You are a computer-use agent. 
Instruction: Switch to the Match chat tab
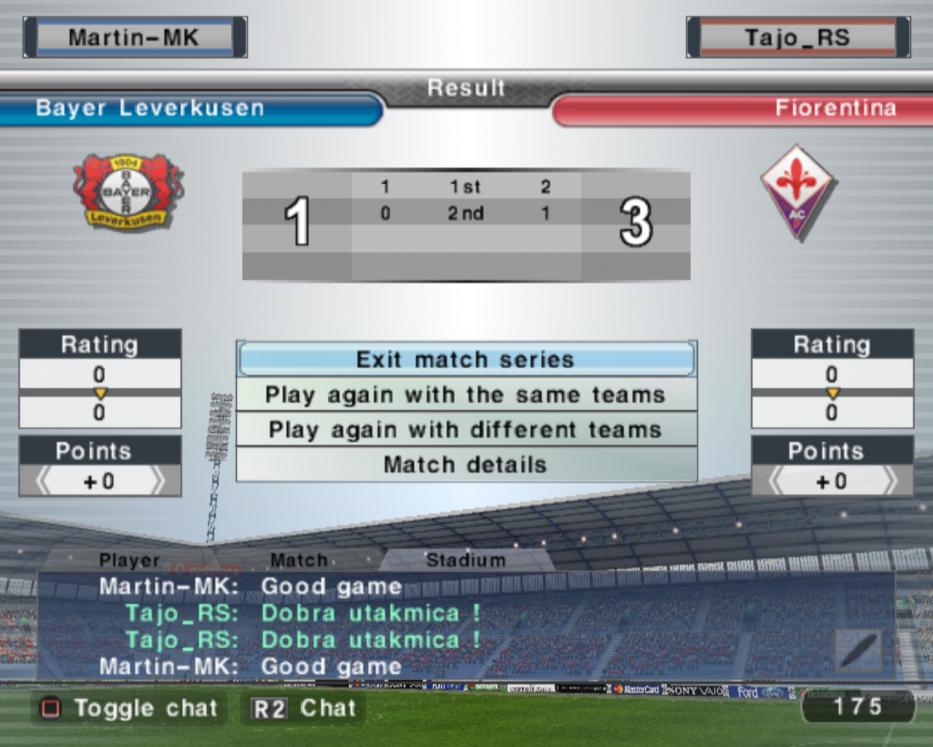point(298,561)
